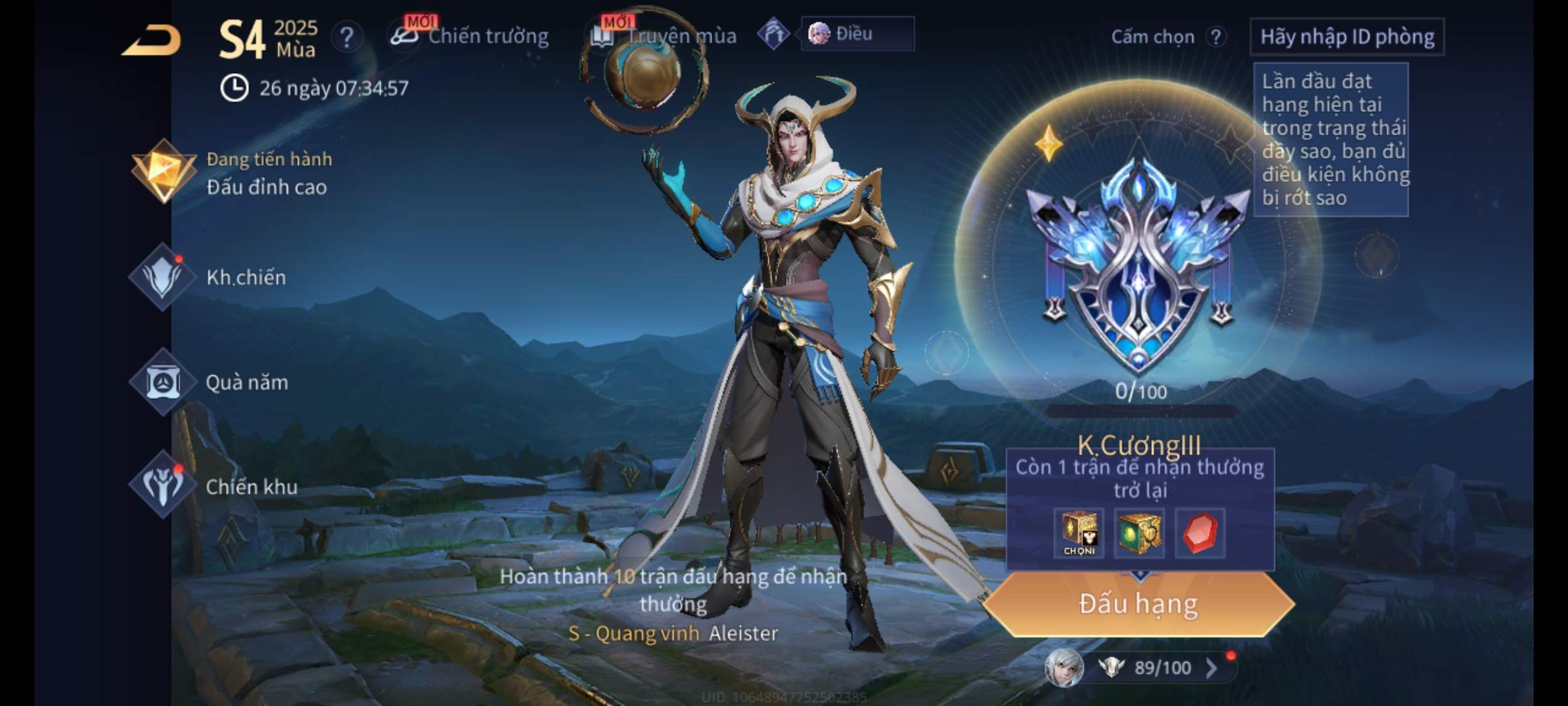This screenshot has width=1568, height=706.
Task: Click the Hãy nhập ID phòng field
Action: click(x=1347, y=37)
